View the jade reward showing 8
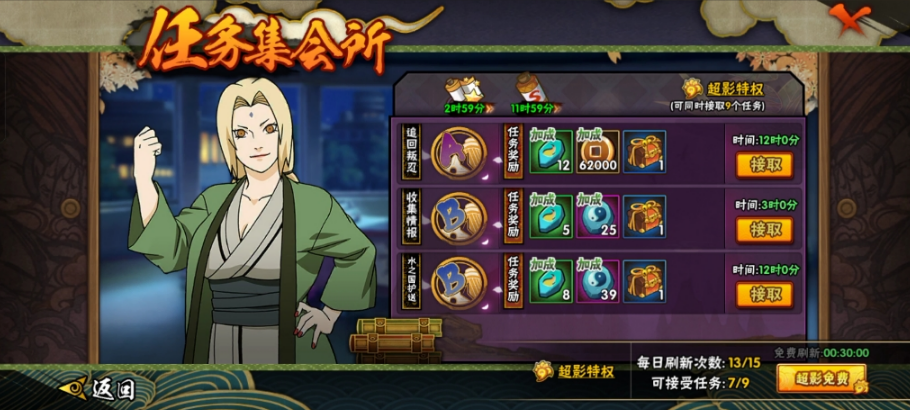Image resolution: width=910 pixels, height=410 pixels. click(x=551, y=281)
